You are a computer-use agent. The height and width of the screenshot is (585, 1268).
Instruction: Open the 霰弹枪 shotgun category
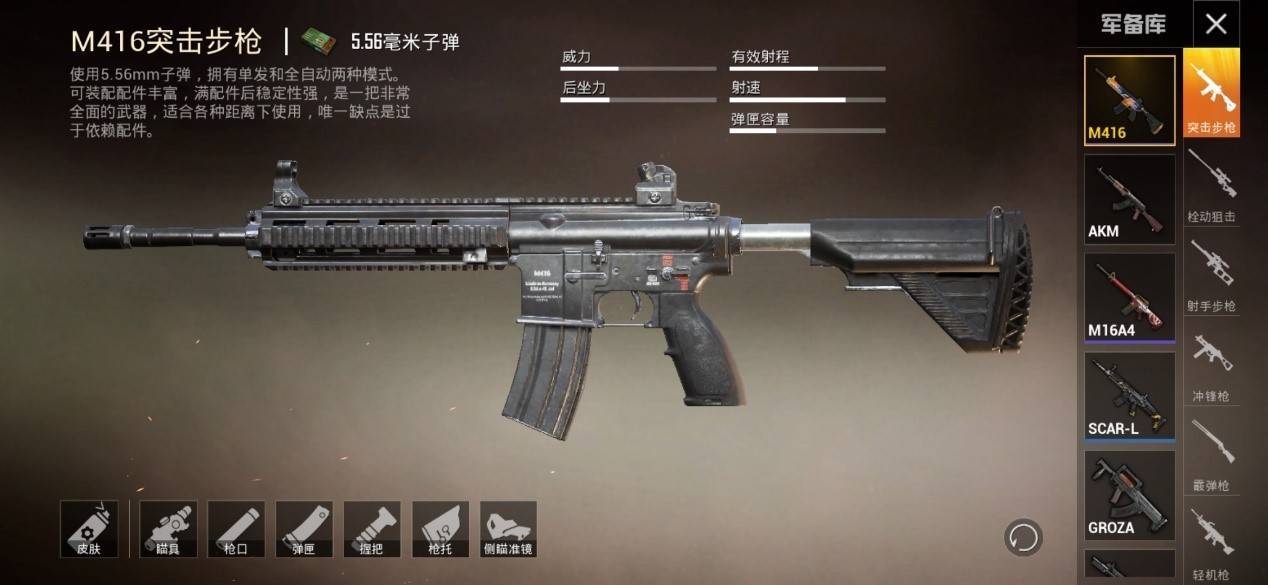[1212, 453]
